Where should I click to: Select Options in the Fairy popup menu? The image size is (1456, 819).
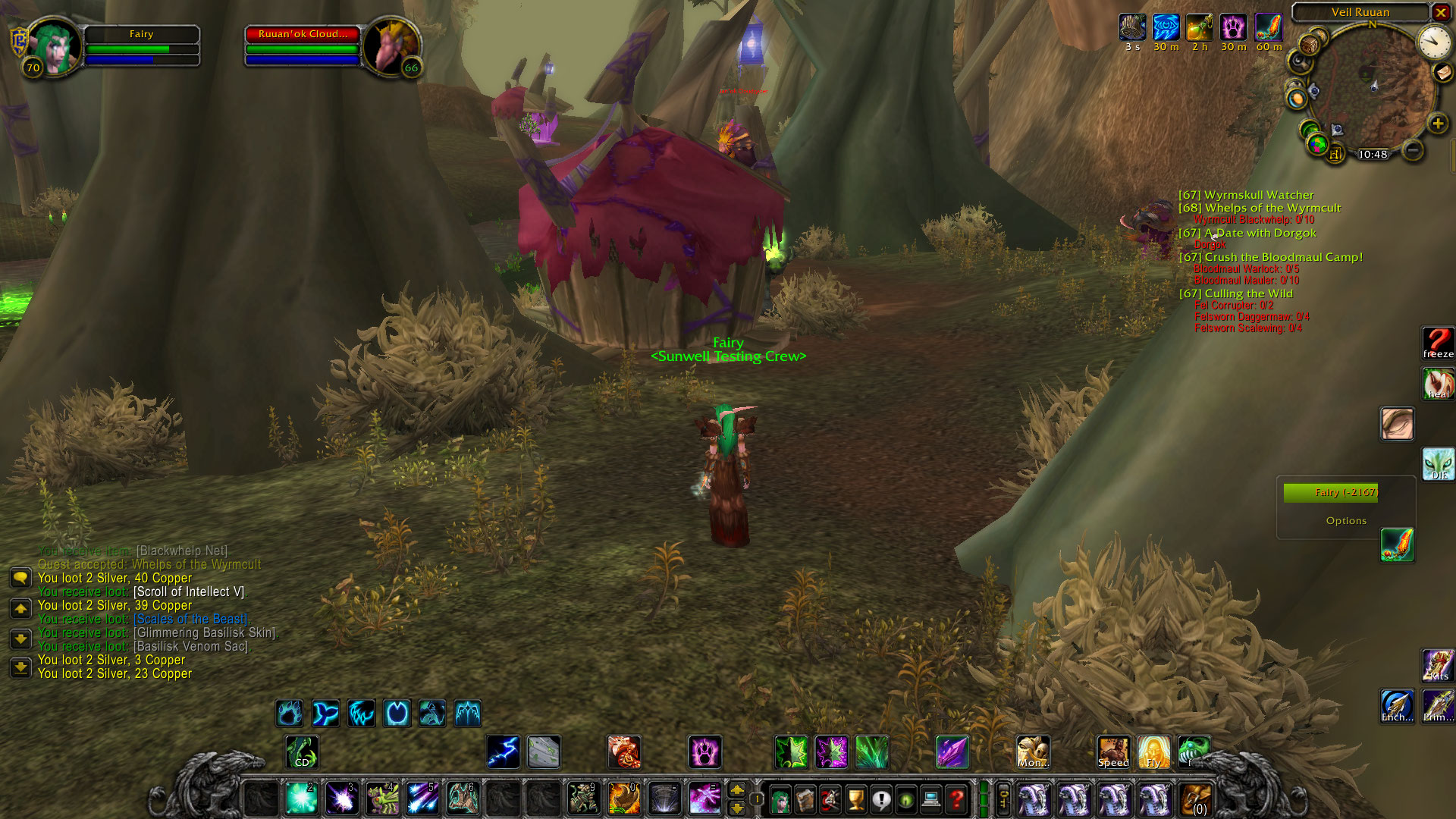click(x=1347, y=520)
